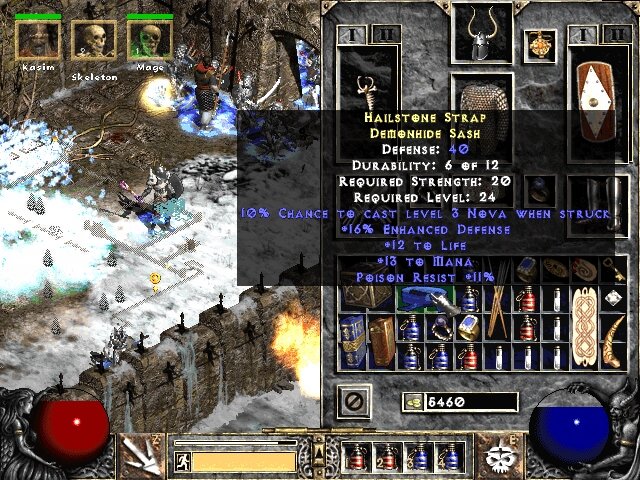Open the left-click attack skill selector
640x480 pixels.
click(x=140, y=455)
